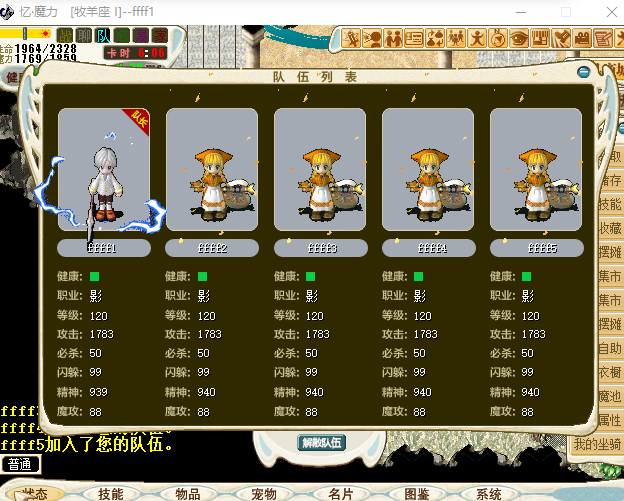The width and height of the screenshot is (624, 501).
Task: Select the 自助 self-service side menu entry
Action: click(610, 348)
